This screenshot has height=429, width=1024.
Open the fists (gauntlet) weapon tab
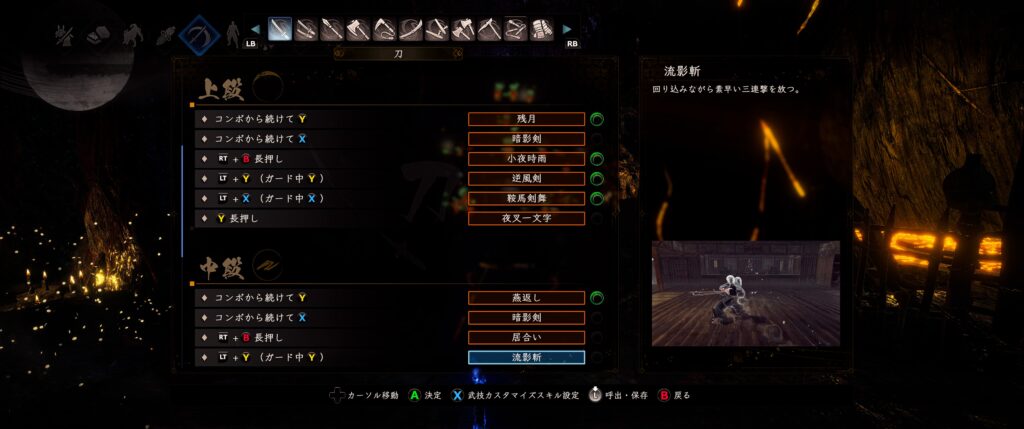click(541, 29)
